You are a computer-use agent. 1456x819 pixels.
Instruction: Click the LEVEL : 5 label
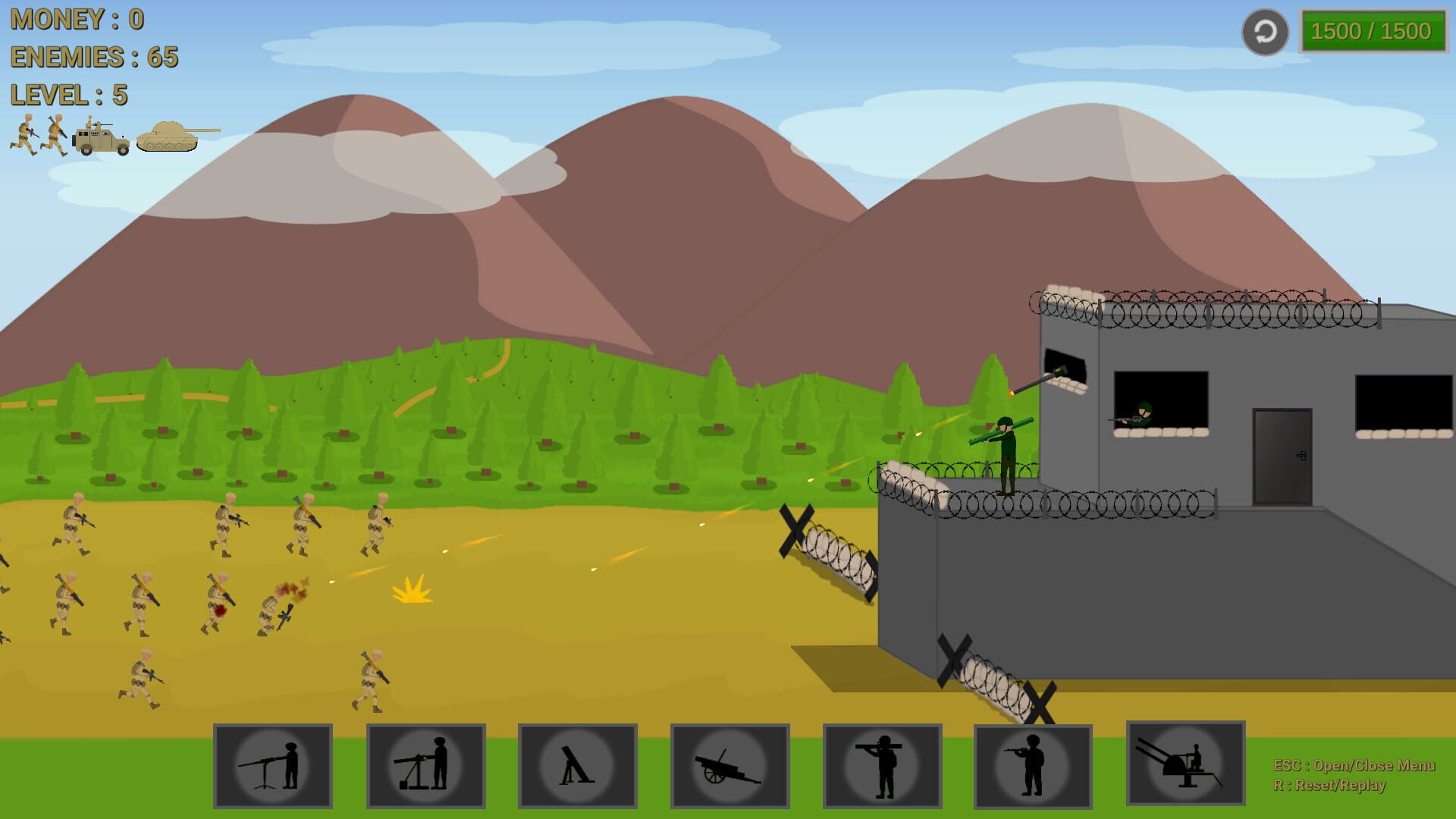tap(69, 96)
